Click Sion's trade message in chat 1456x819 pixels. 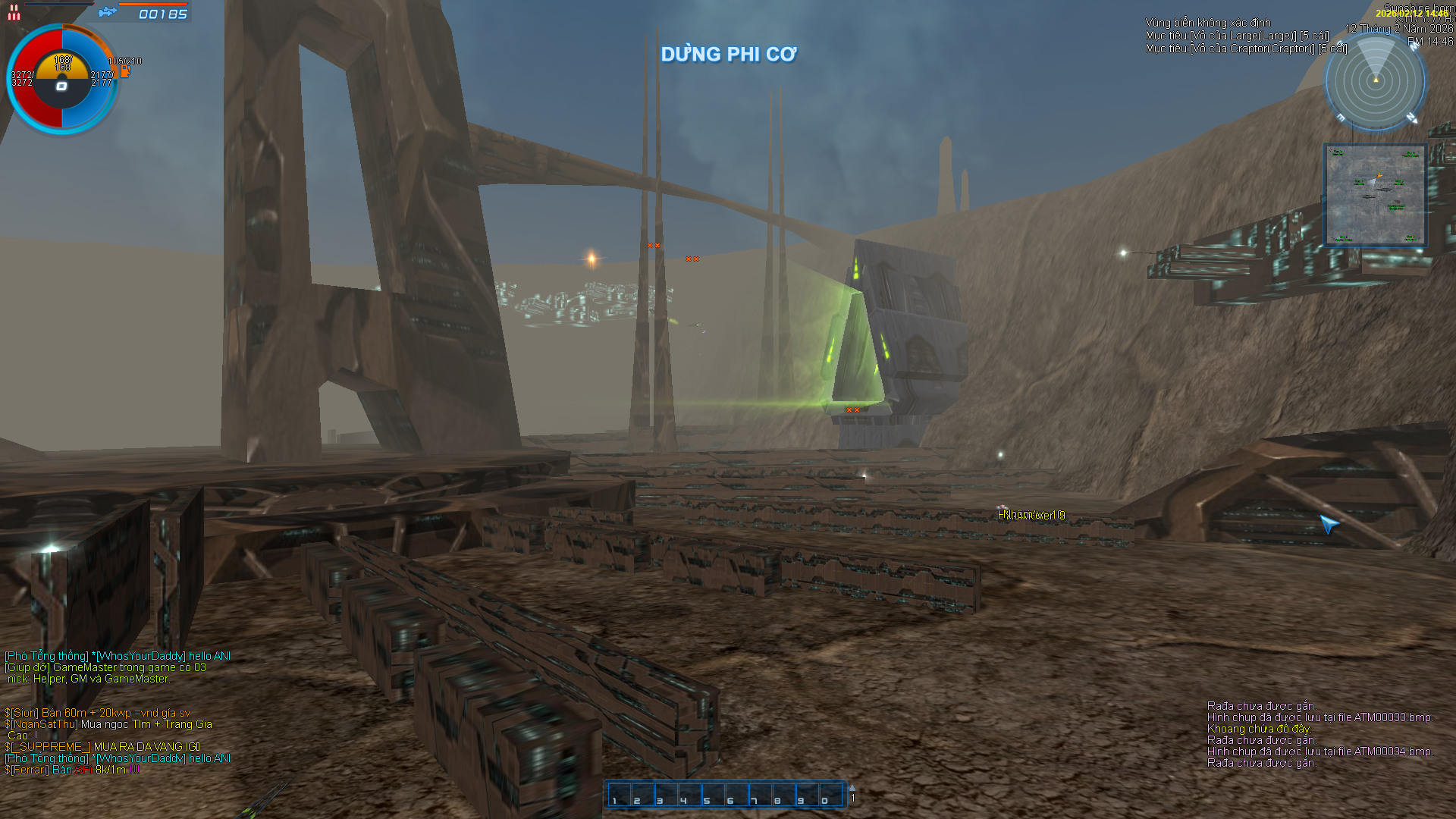click(x=97, y=713)
